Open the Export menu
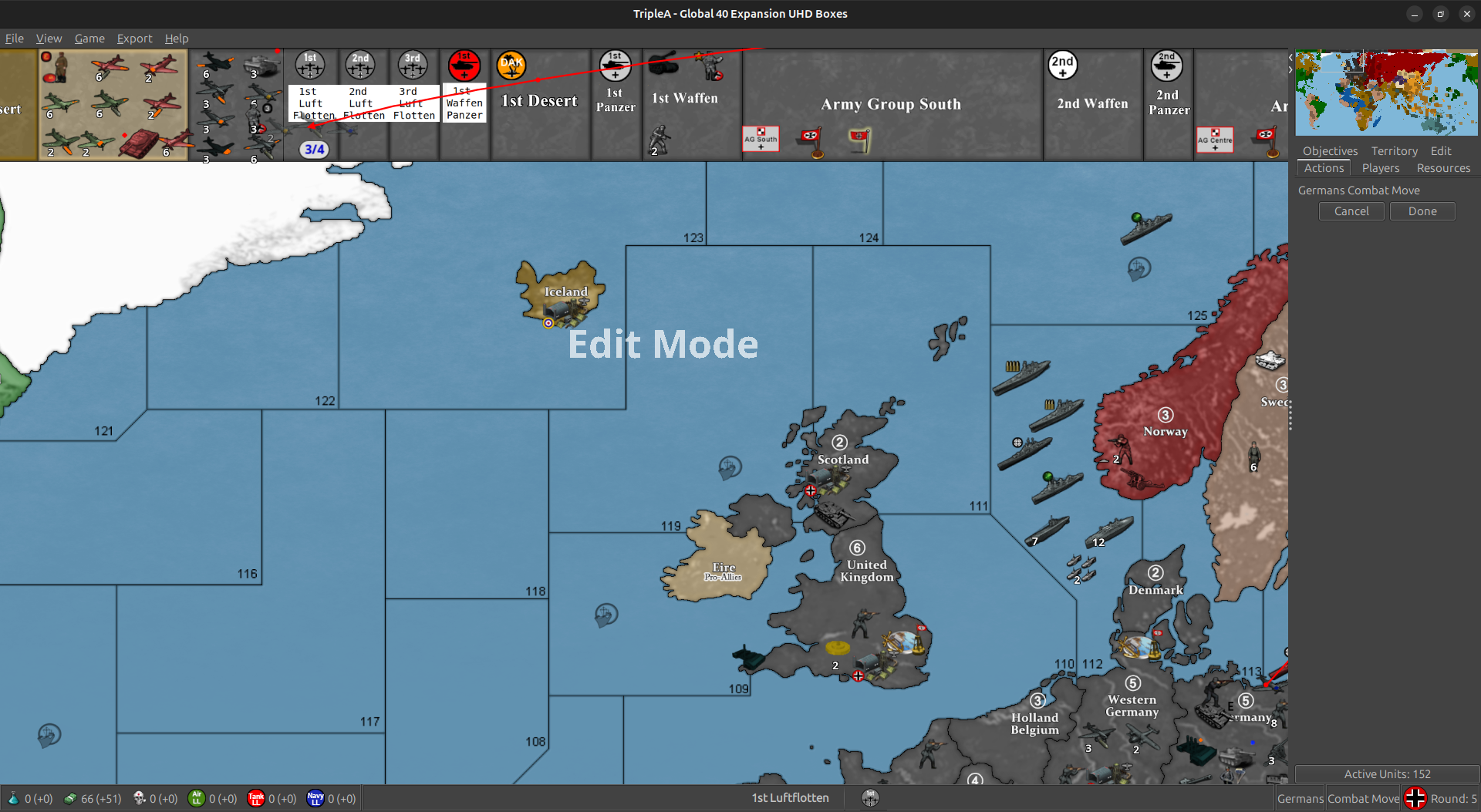Screen dimensions: 1481x812 [134, 38]
